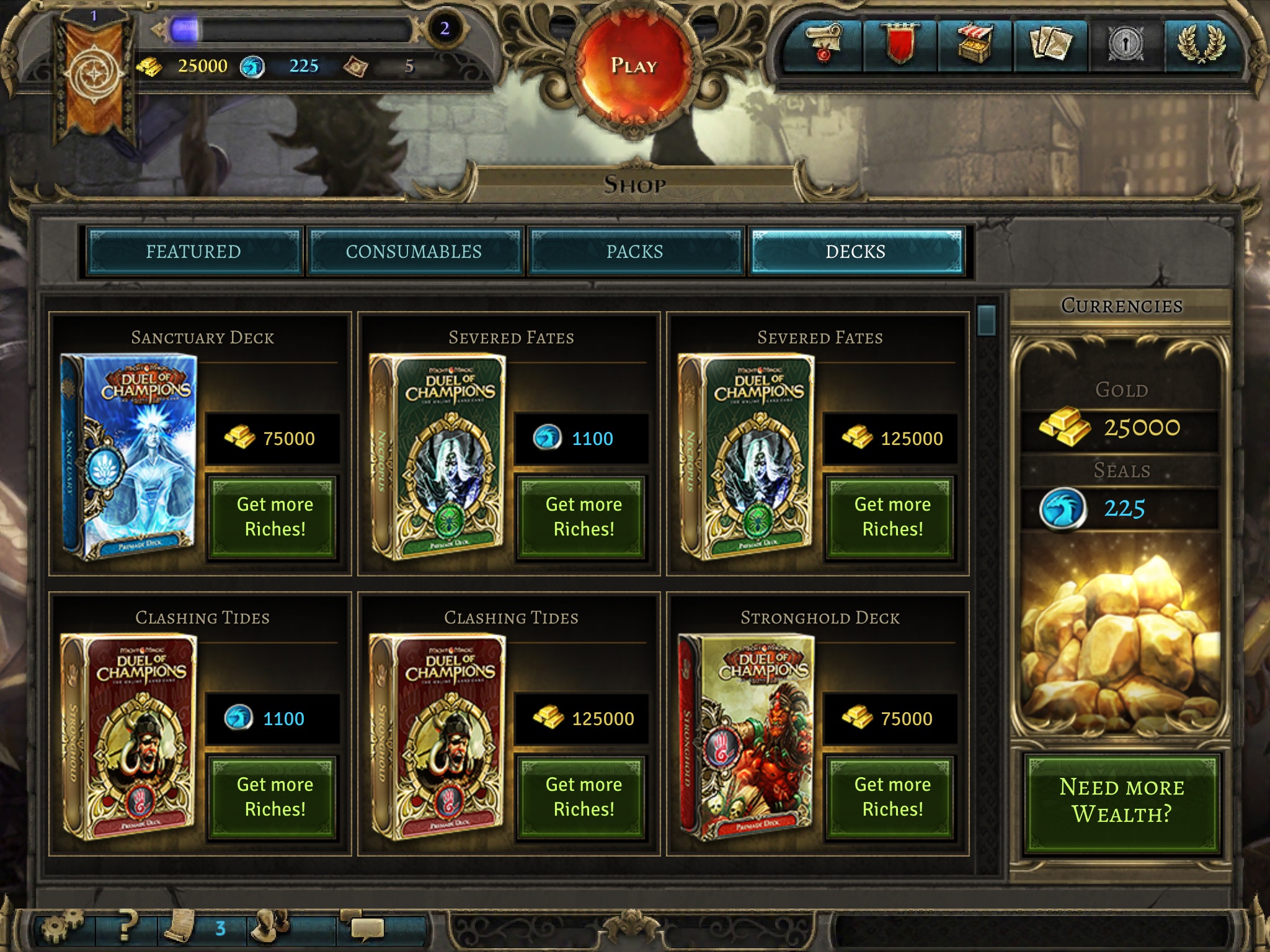Click the Need More Wealth? button
The height and width of the screenshot is (952, 1270).
pyautogui.click(x=1121, y=801)
